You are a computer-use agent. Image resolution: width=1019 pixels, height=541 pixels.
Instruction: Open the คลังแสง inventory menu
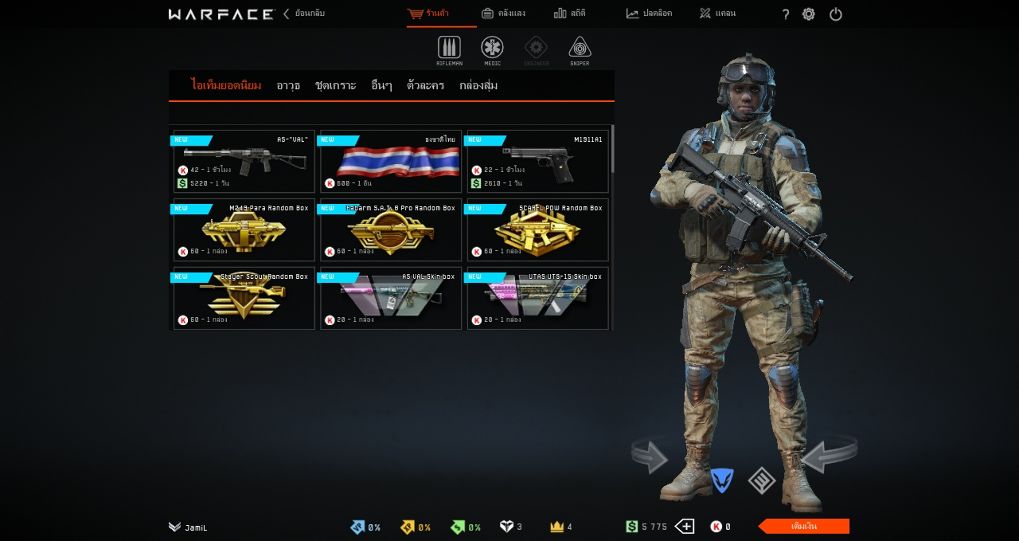(x=503, y=14)
